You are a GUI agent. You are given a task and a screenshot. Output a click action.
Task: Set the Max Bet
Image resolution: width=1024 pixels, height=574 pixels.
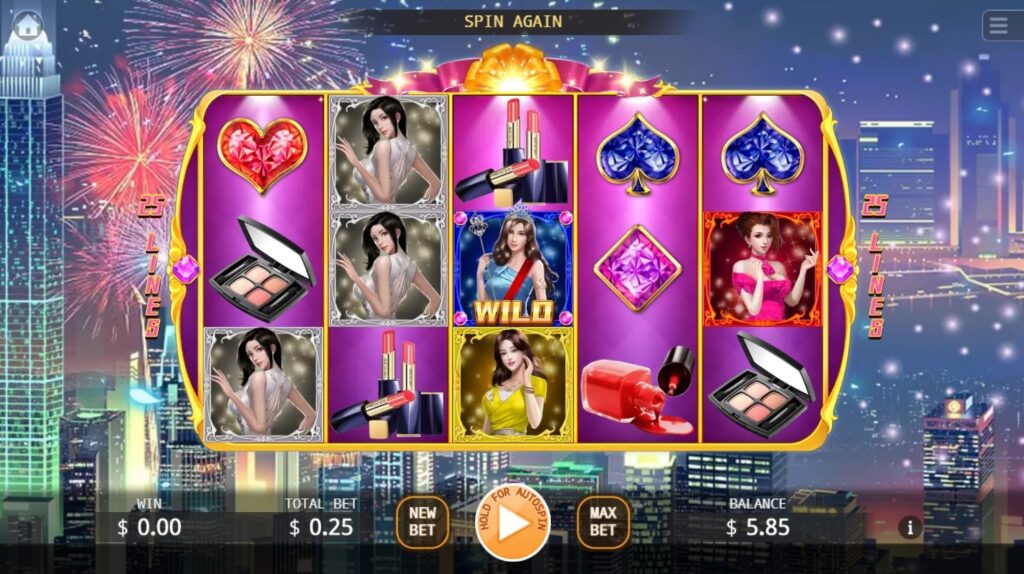603,522
